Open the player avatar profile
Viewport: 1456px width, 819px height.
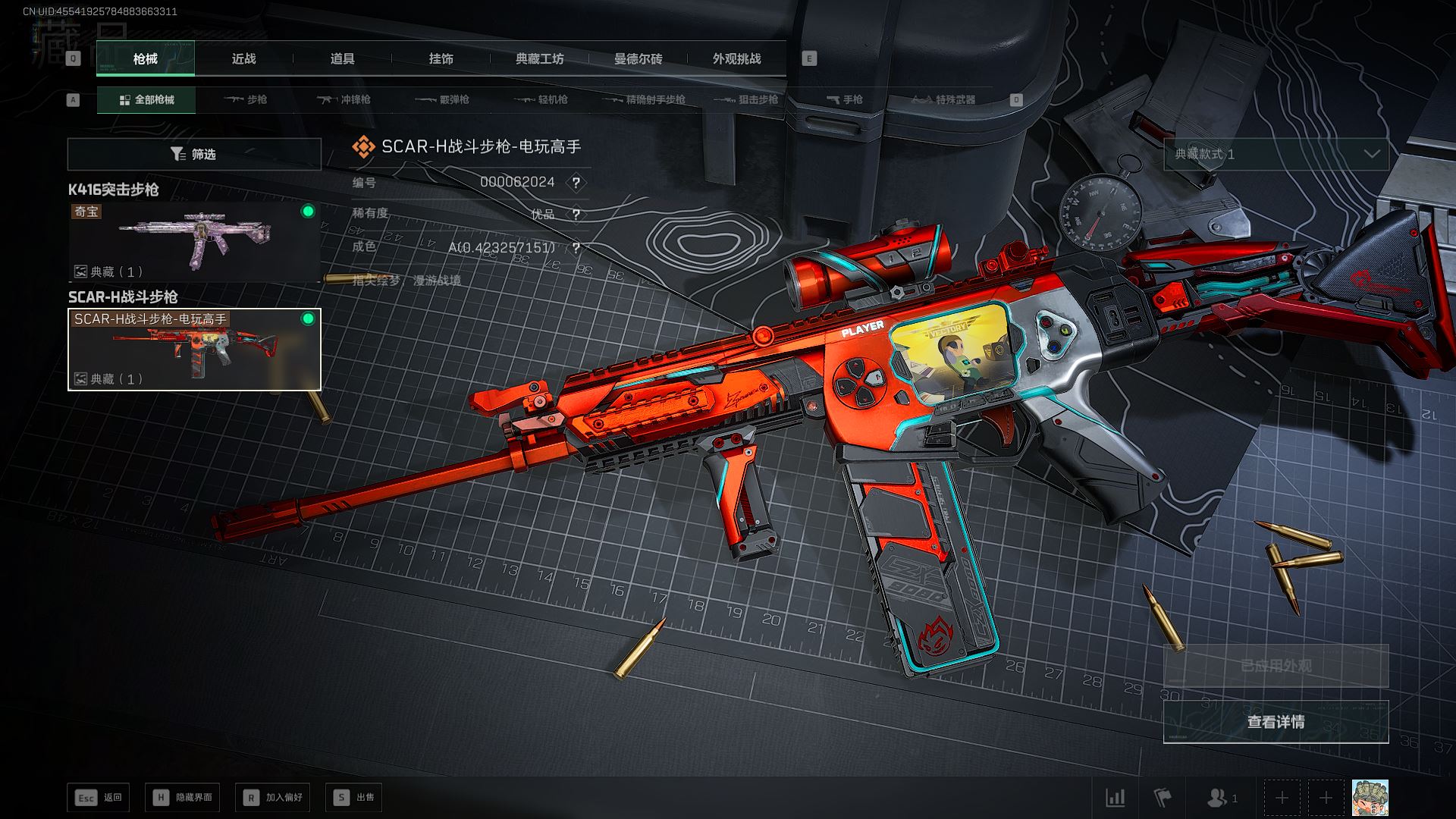[x=1370, y=798]
